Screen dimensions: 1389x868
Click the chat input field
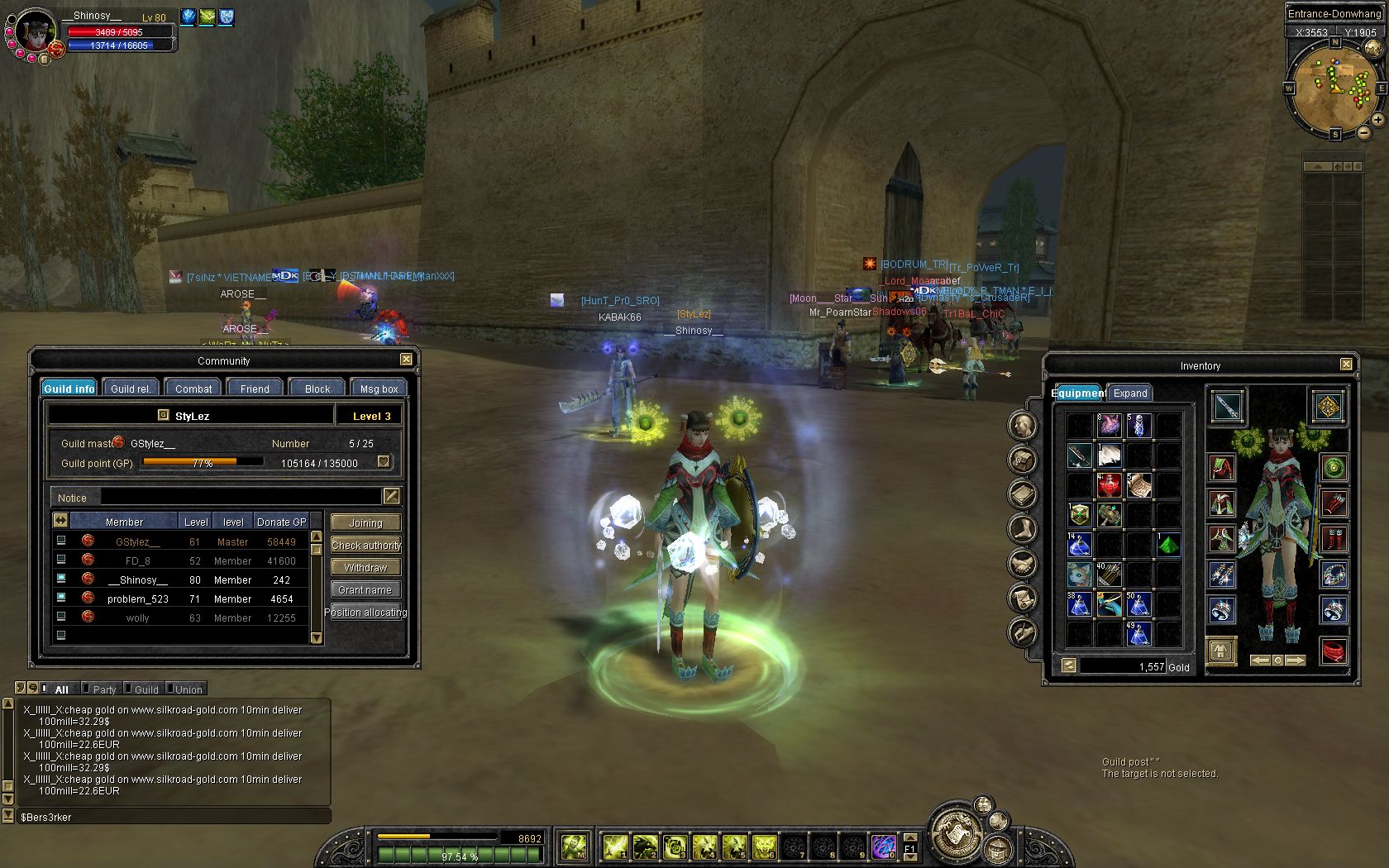coord(174,817)
